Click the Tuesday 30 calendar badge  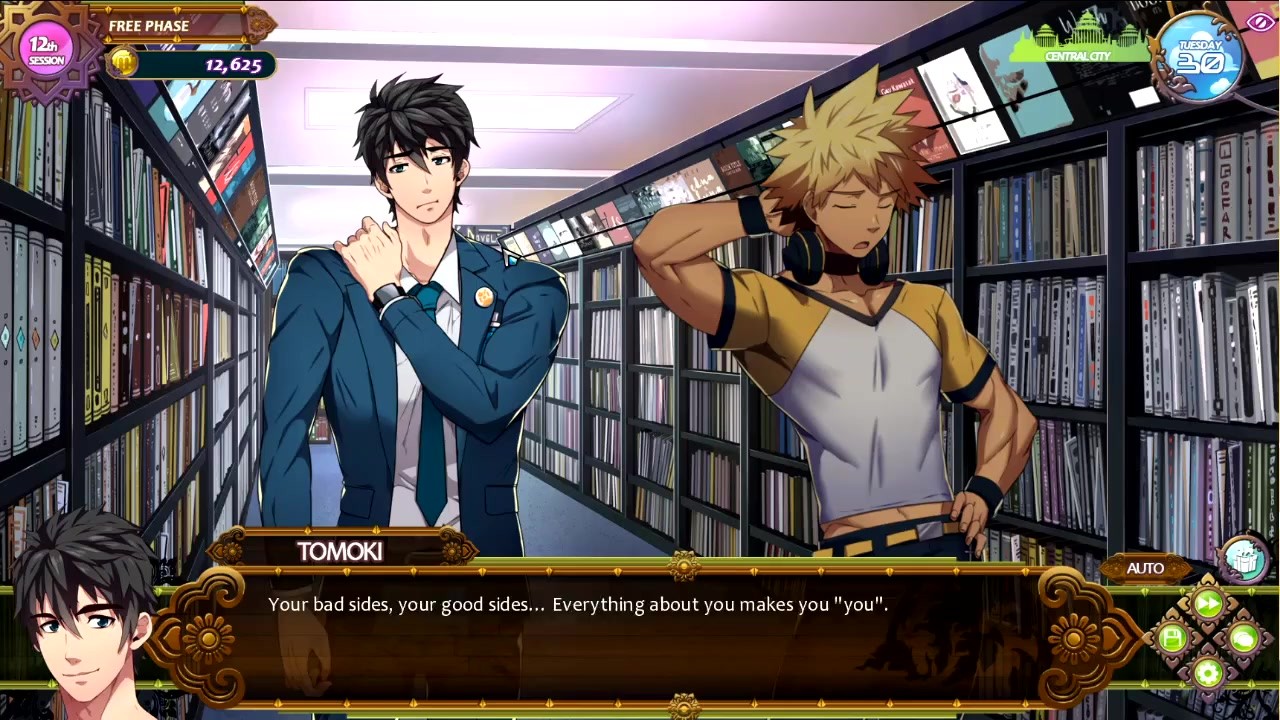[1200, 57]
